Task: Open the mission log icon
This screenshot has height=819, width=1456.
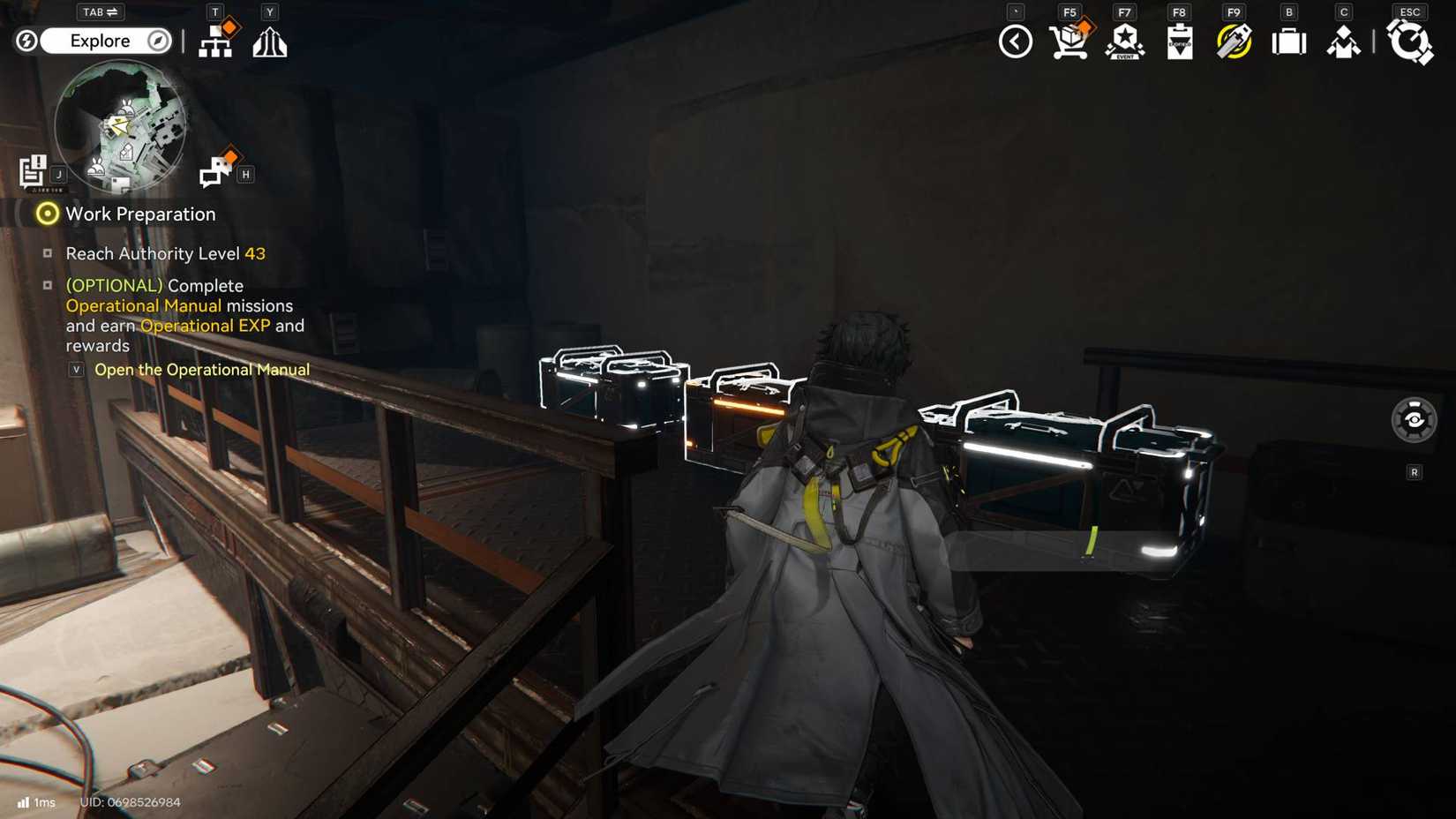Action: click(x=34, y=171)
